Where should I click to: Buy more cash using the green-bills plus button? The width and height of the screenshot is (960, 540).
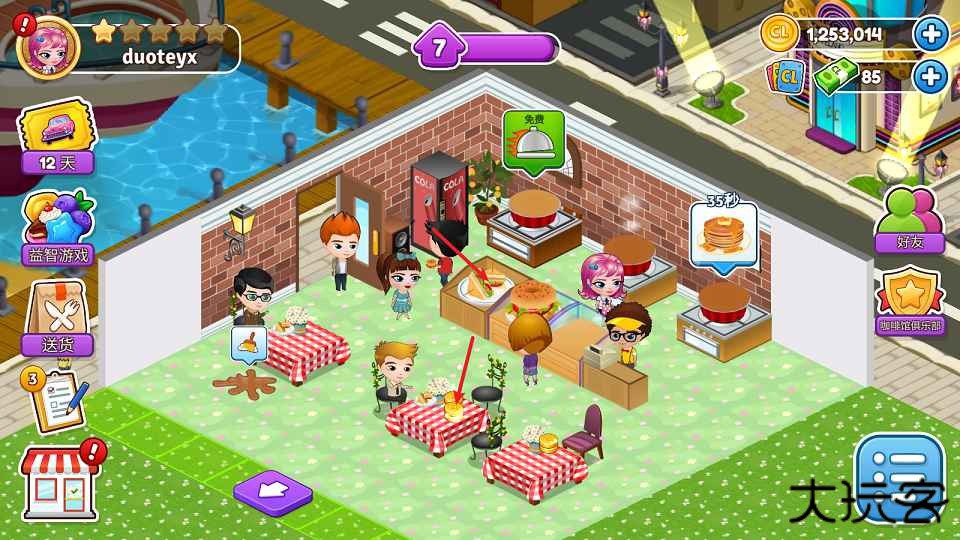[931, 76]
